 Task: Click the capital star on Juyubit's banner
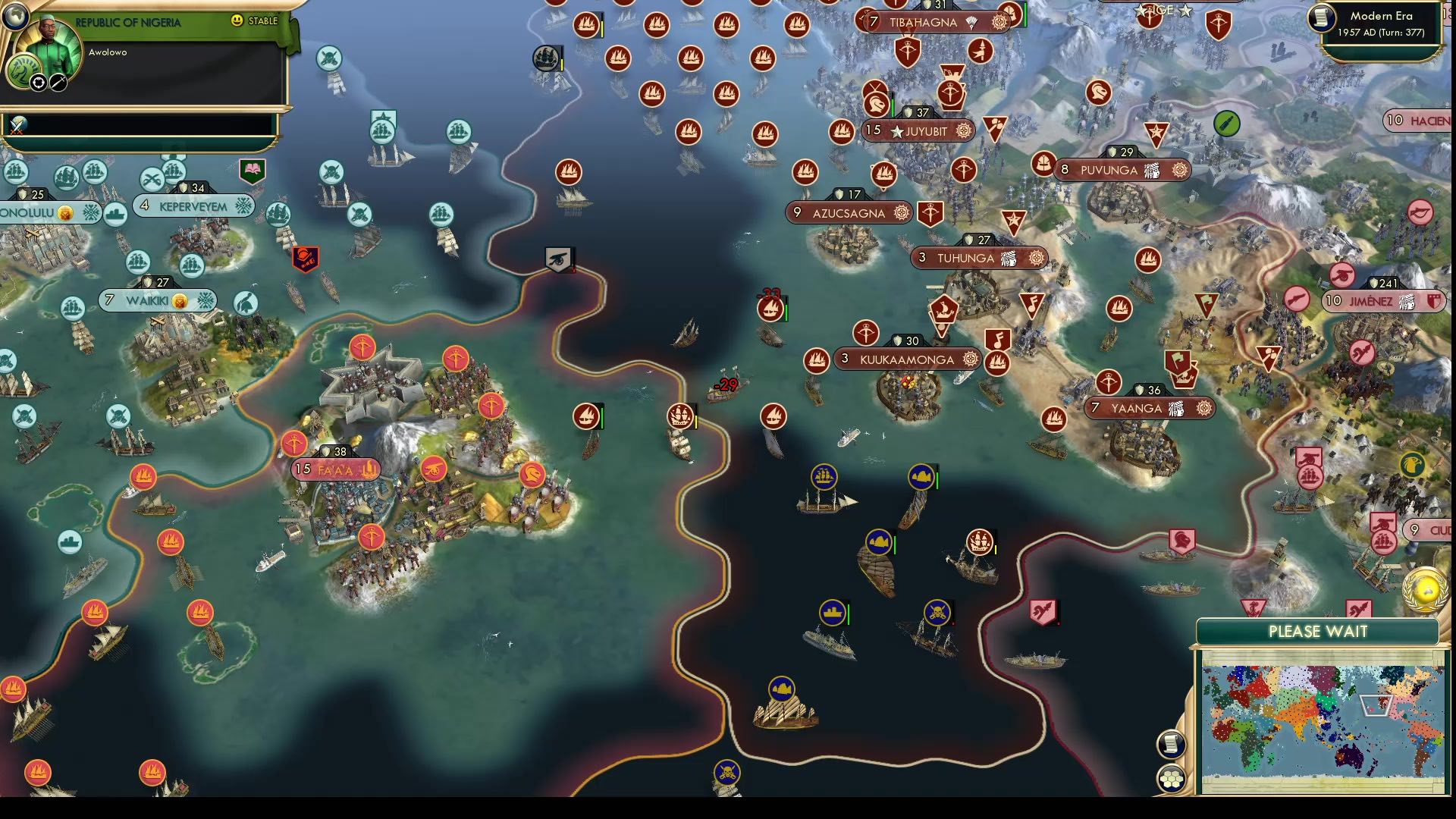(898, 130)
